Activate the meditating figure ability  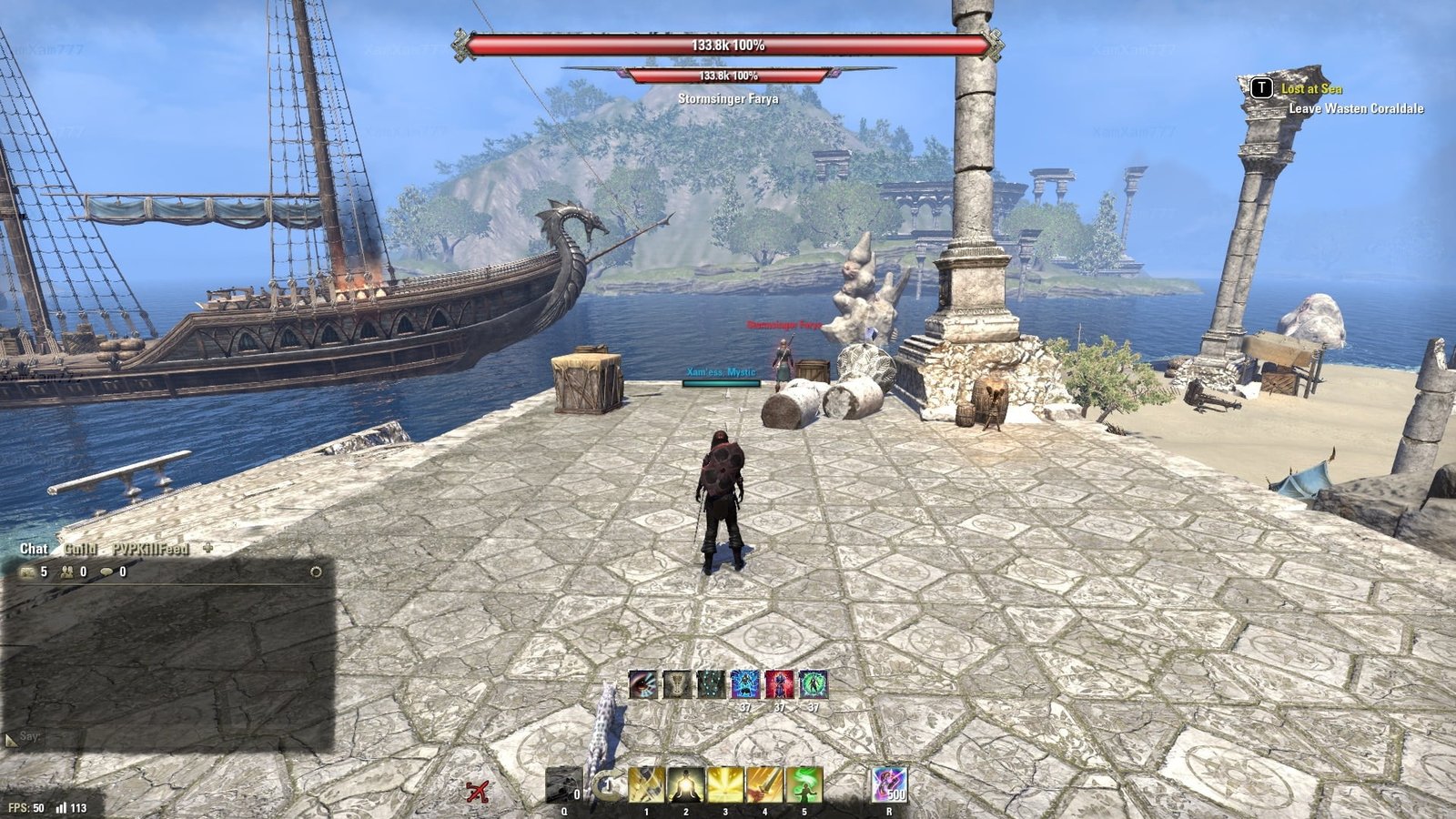685,785
